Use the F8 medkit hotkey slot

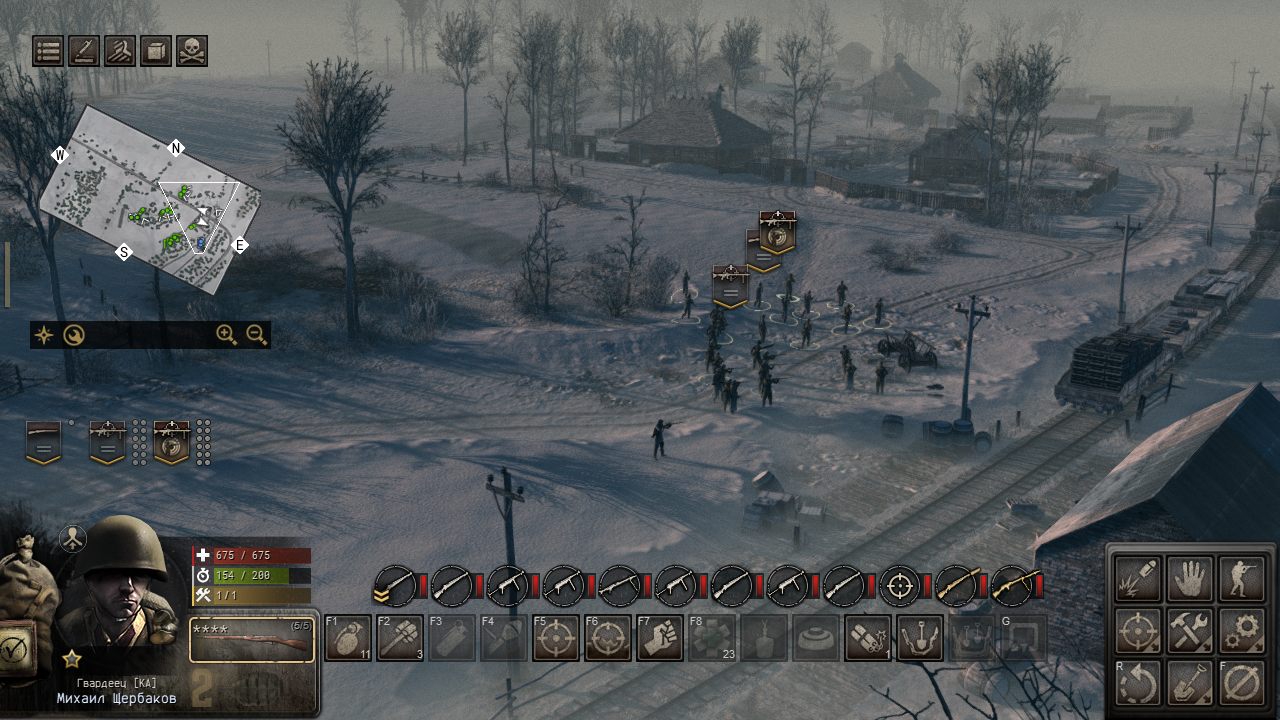(x=713, y=637)
